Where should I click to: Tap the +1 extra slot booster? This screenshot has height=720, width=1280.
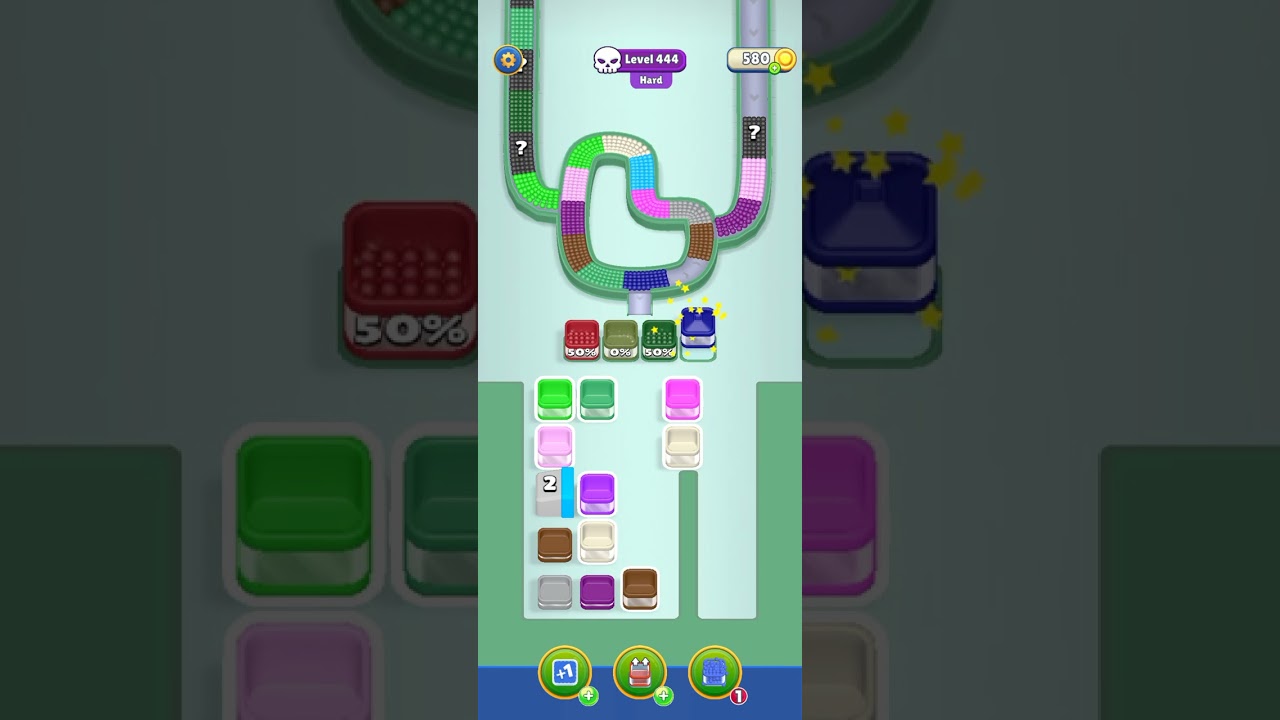click(564, 673)
